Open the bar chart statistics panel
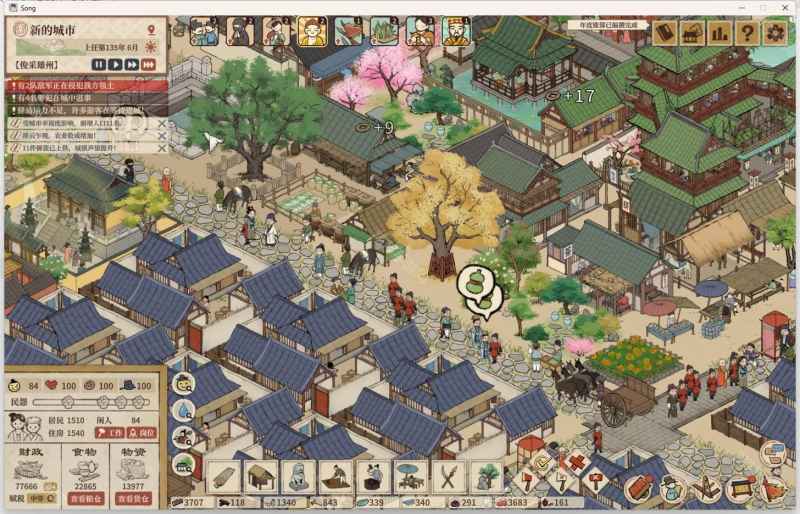Viewport: 800px width, 514px height. [719, 32]
